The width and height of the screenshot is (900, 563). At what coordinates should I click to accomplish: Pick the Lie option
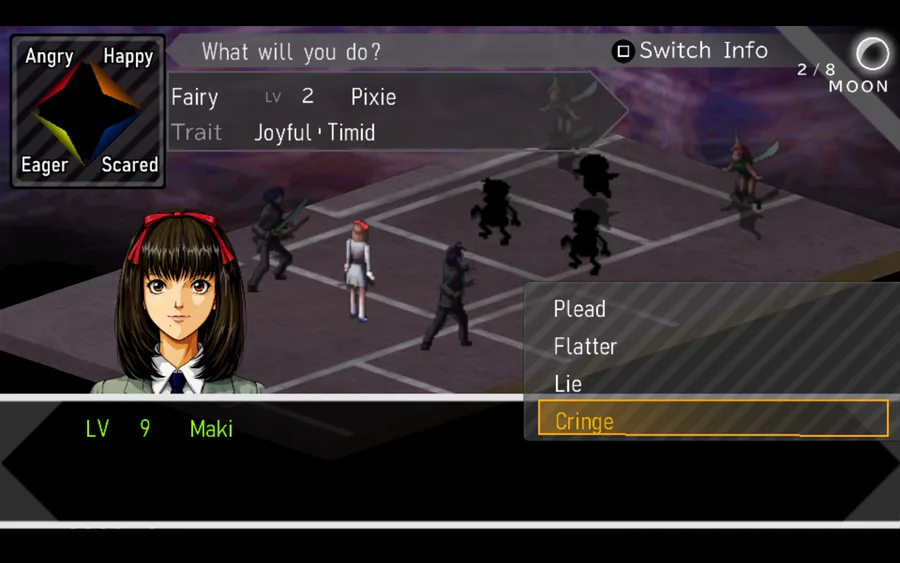568,384
